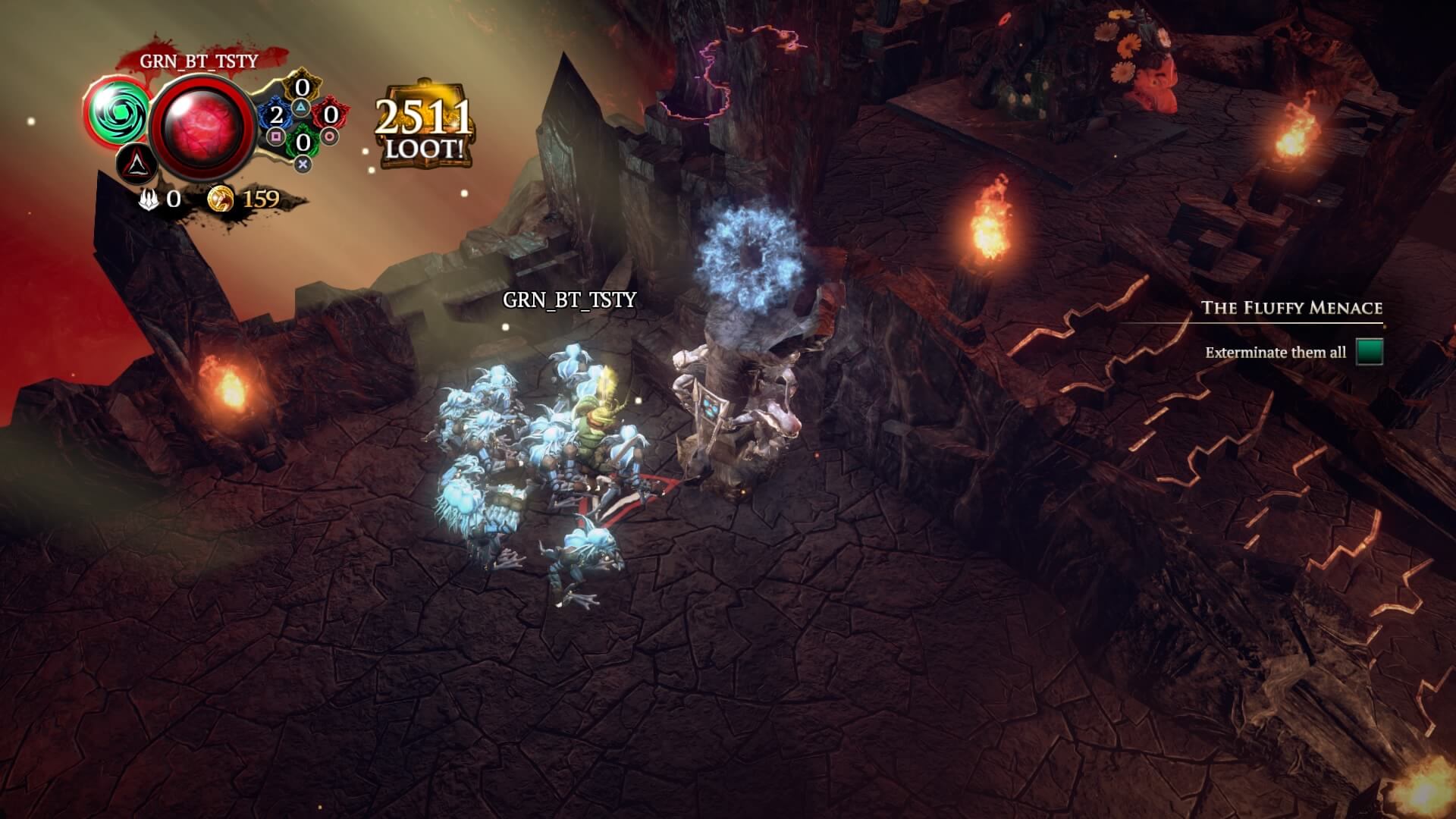Tick the Exterminate them all objective box
The height and width of the screenshot is (819, 1456).
tap(1370, 352)
